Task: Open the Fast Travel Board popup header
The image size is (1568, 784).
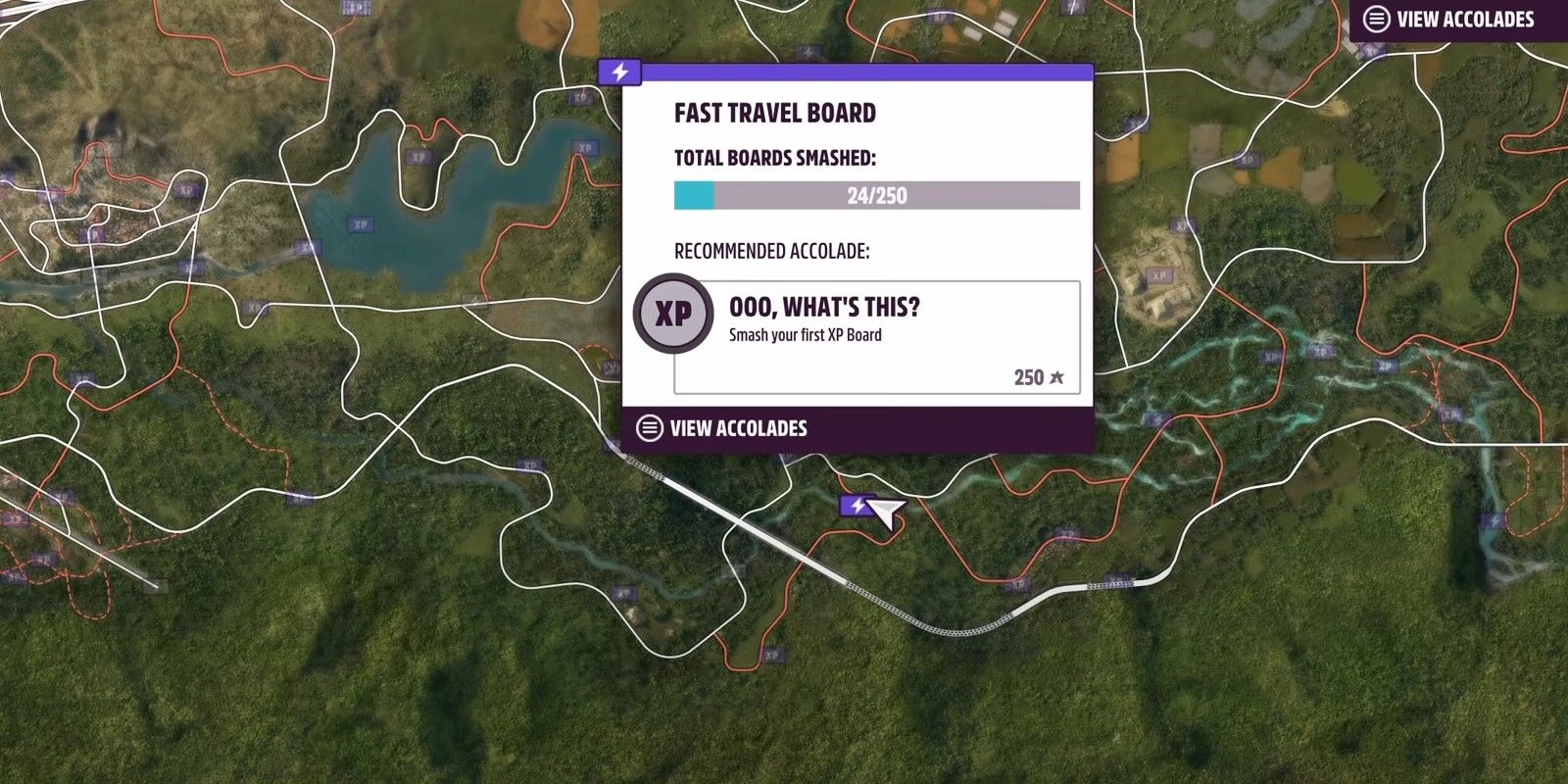Action: (774, 112)
